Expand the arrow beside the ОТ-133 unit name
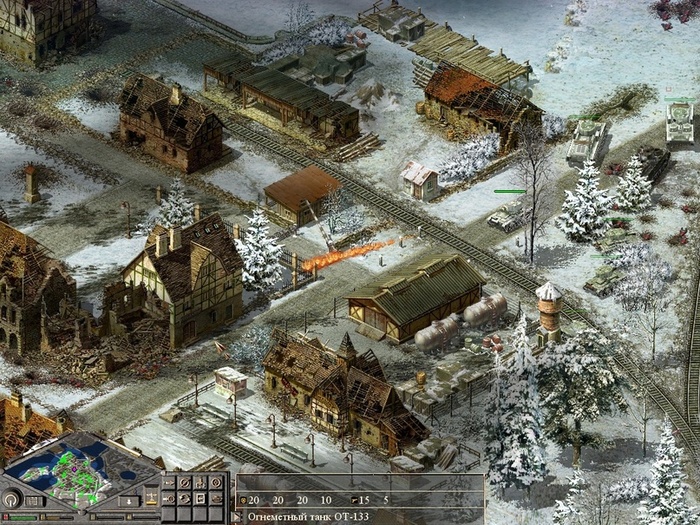 coord(235,517)
